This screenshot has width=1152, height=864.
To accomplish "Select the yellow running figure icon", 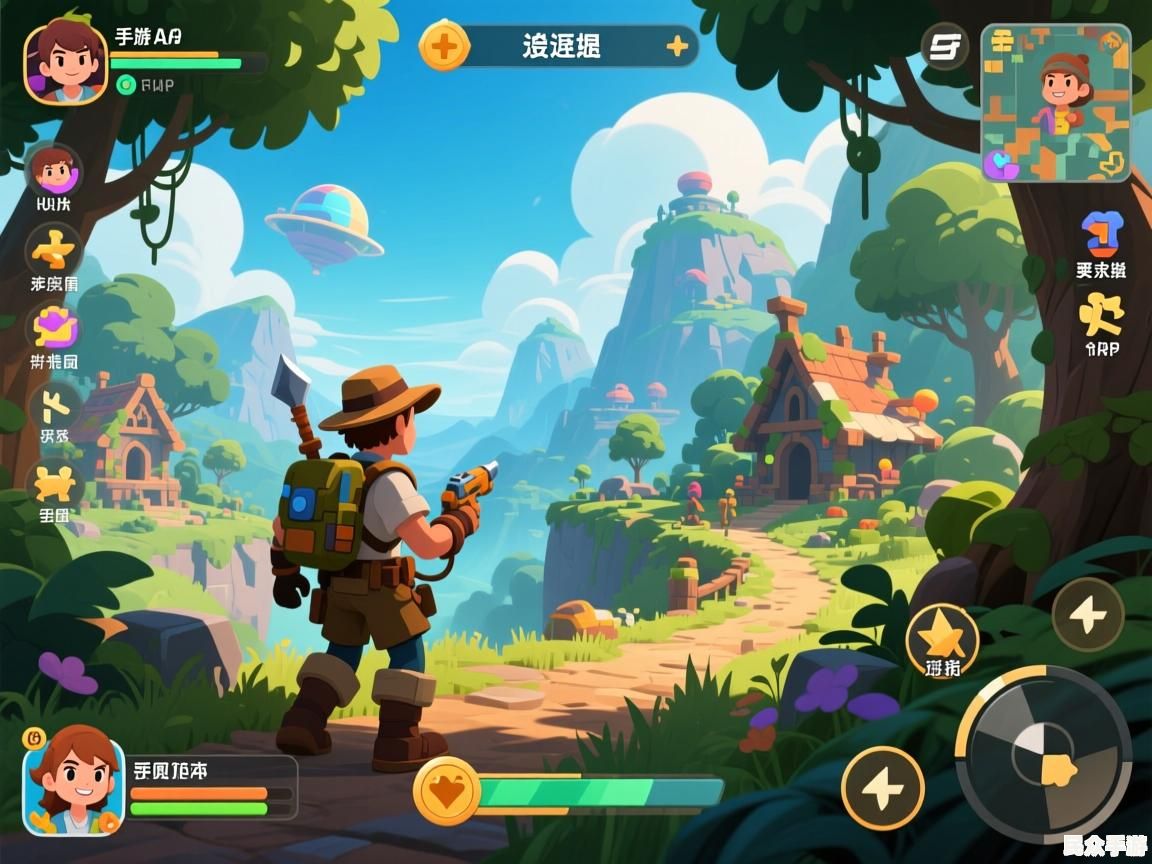I will [x=1101, y=314].
